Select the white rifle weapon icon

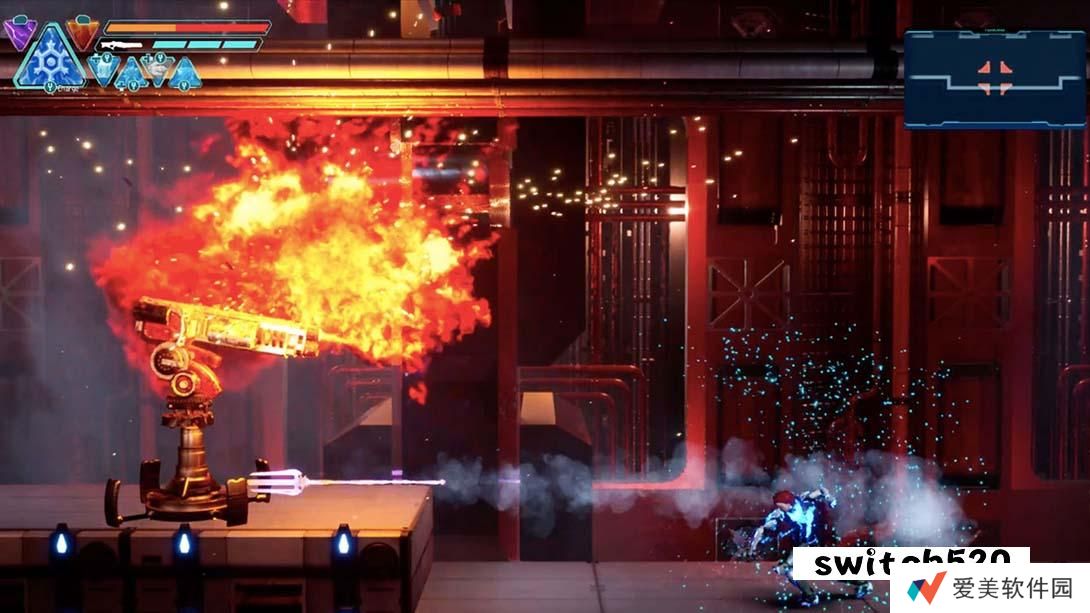pos(122,45)
